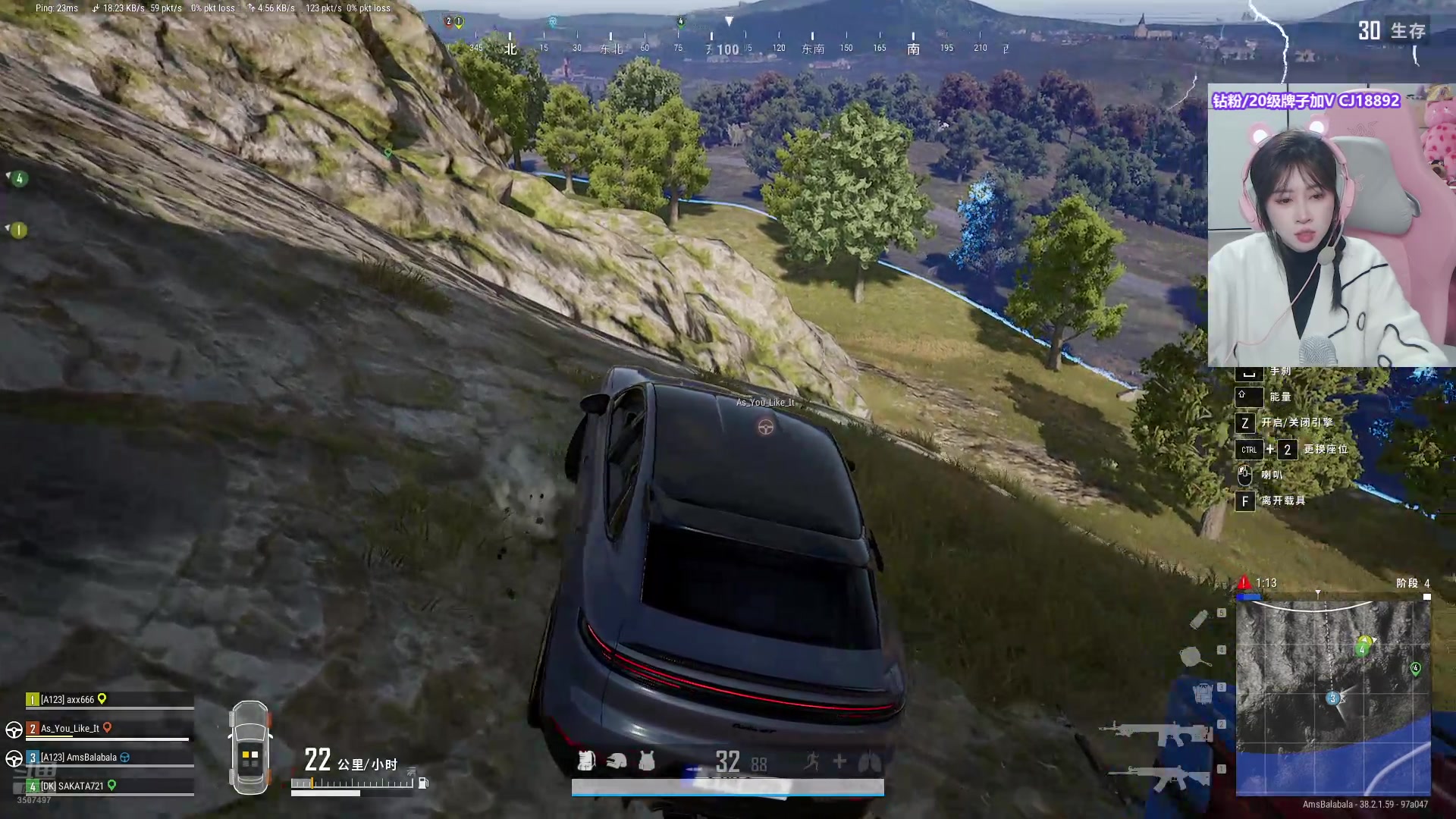This screenshot has width=1456, height=819.
Task: Click the running boost status icon
Action: pyautogui.click(x=812, y=761)
